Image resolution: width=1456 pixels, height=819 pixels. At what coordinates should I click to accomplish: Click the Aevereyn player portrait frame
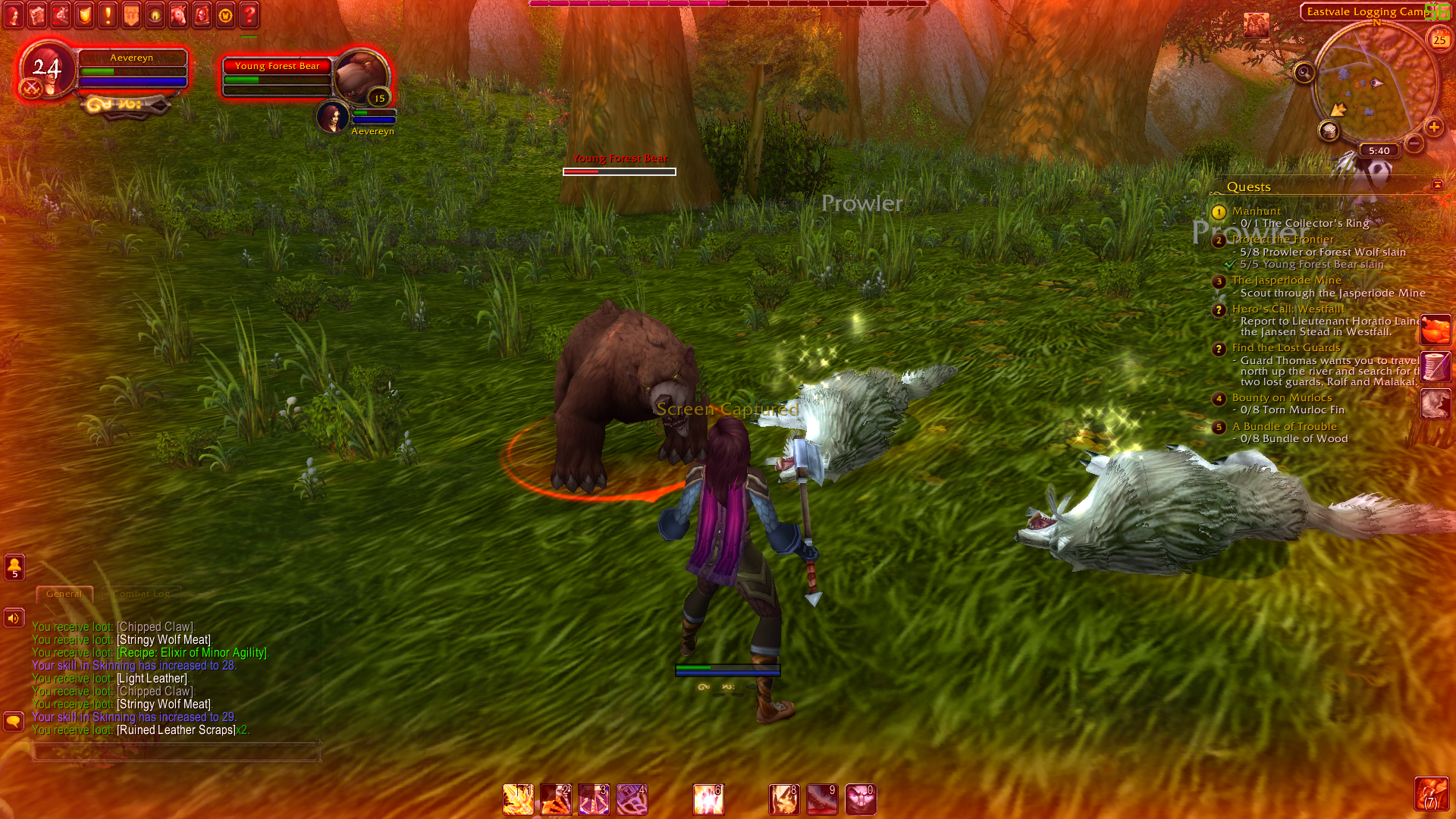pos(47,70)
